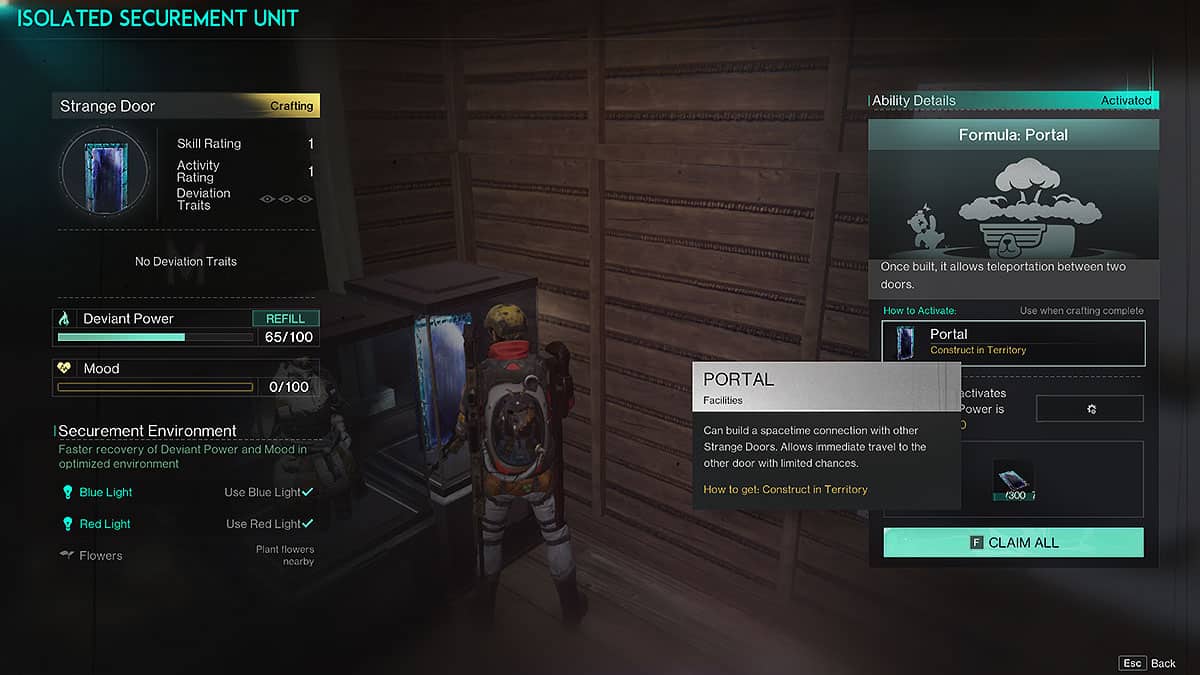Image resolution: width=1200 pixels, height=675 pixels.
Task: Refill the Deviant Power
Action: (x=285, y=318)
